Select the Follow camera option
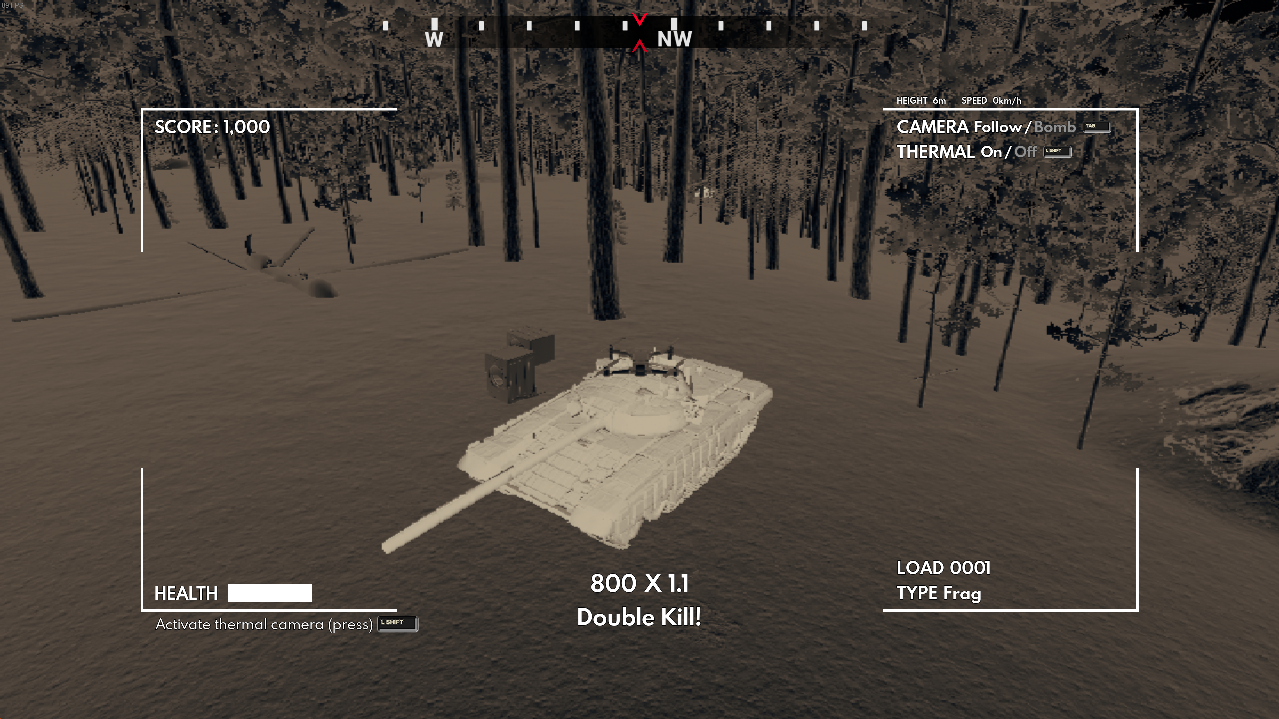Image resolution: width=1279 pixels, height=719 pixels. click(x=998, y=127)
